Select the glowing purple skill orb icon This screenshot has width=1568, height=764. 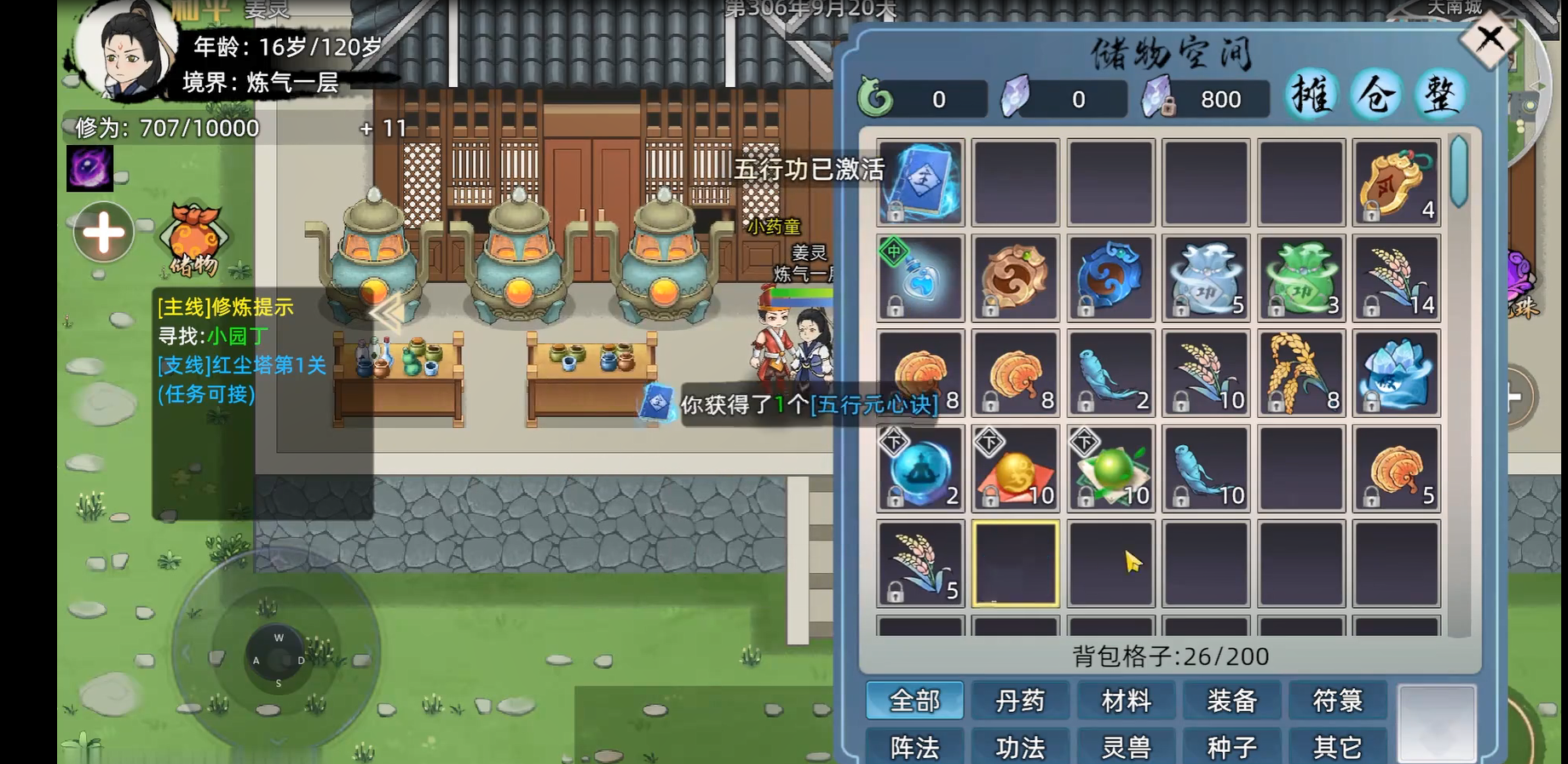point(89,167)
